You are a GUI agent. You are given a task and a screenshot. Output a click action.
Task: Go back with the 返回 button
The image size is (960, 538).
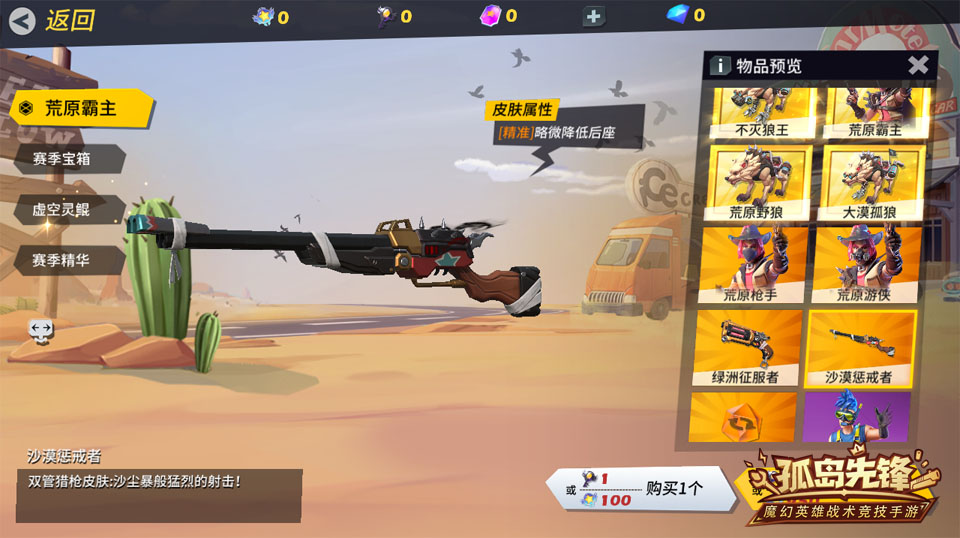coord(54,20)
